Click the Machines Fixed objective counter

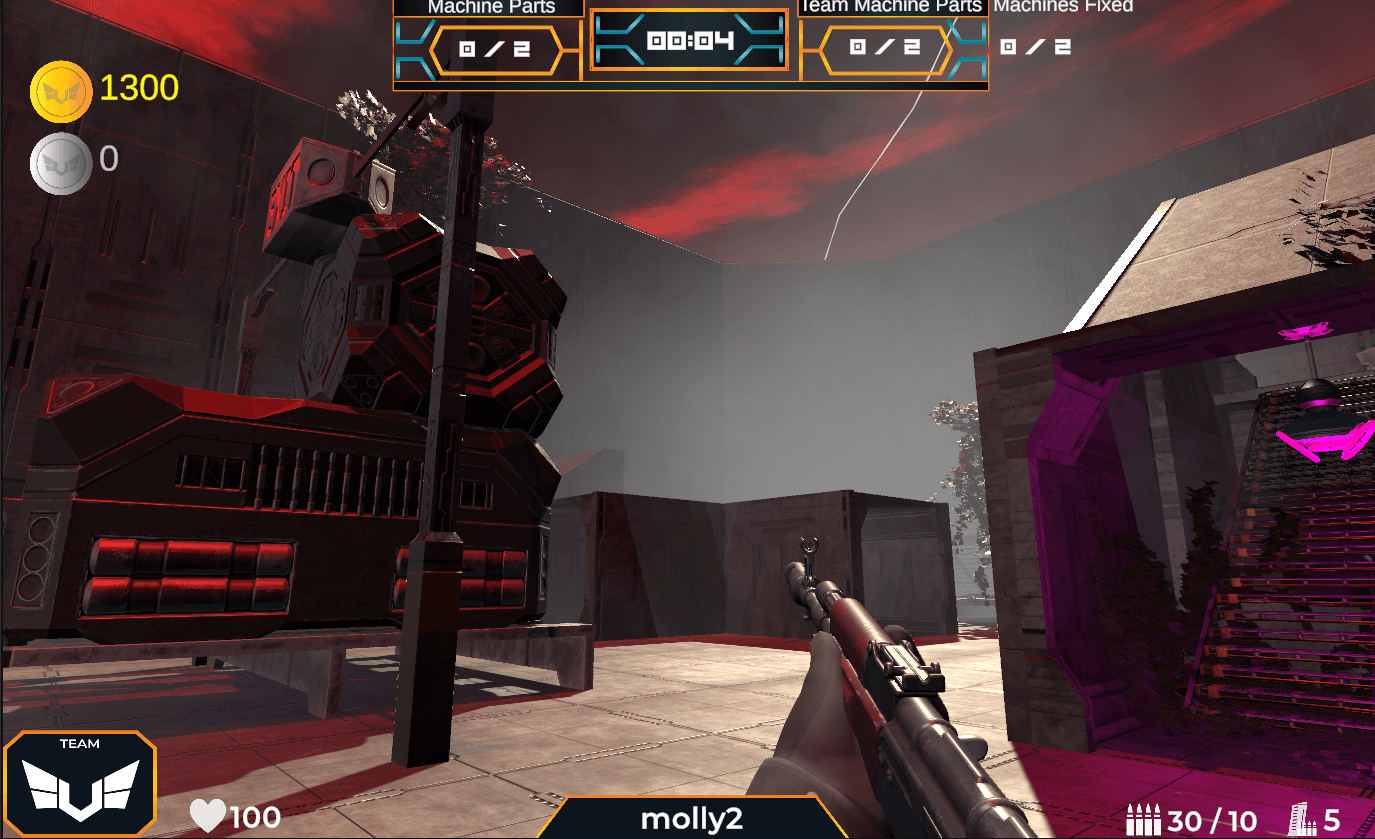(1036, 47)
